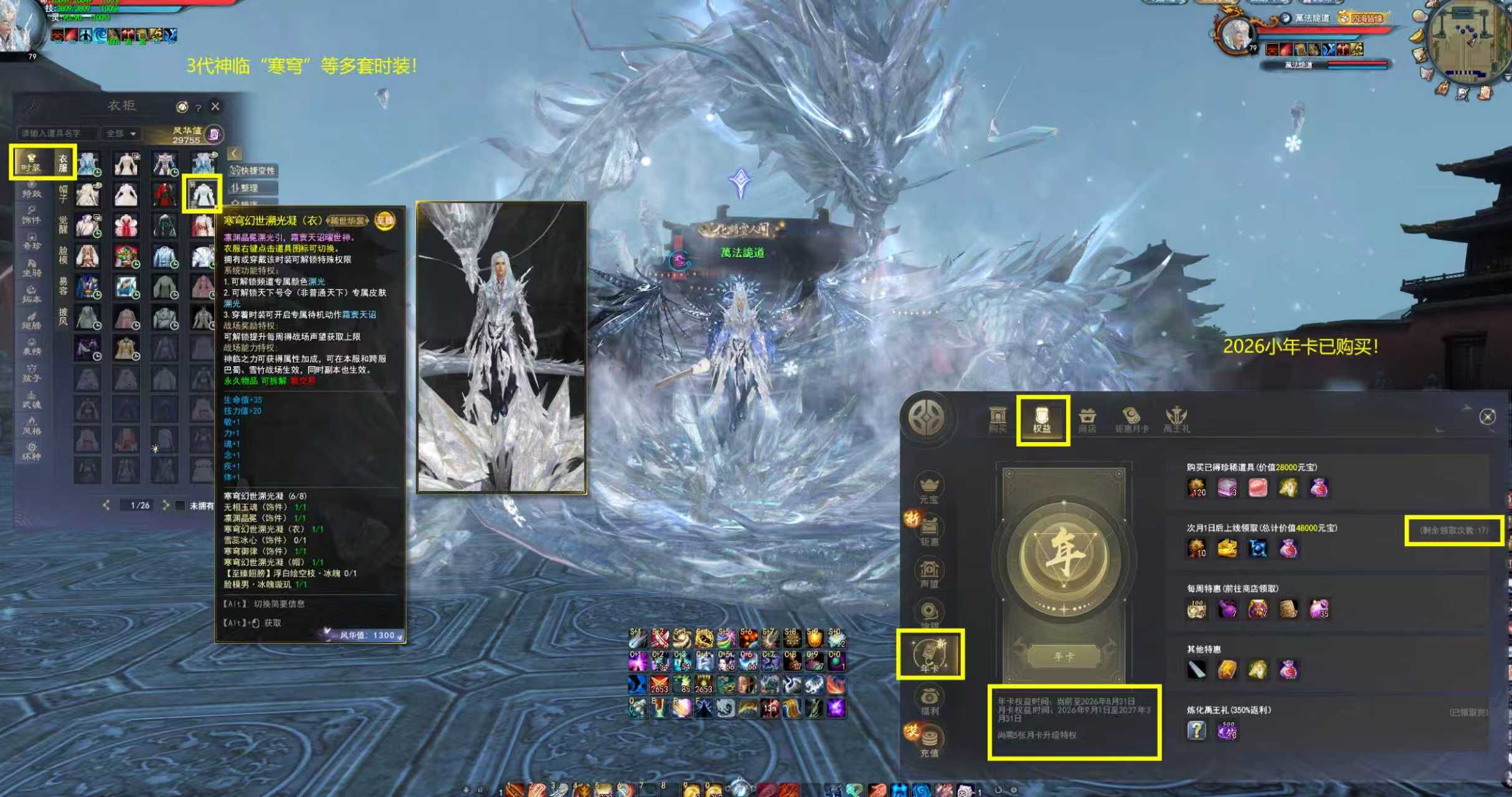Open the 商店 tab

[1087, 420]
